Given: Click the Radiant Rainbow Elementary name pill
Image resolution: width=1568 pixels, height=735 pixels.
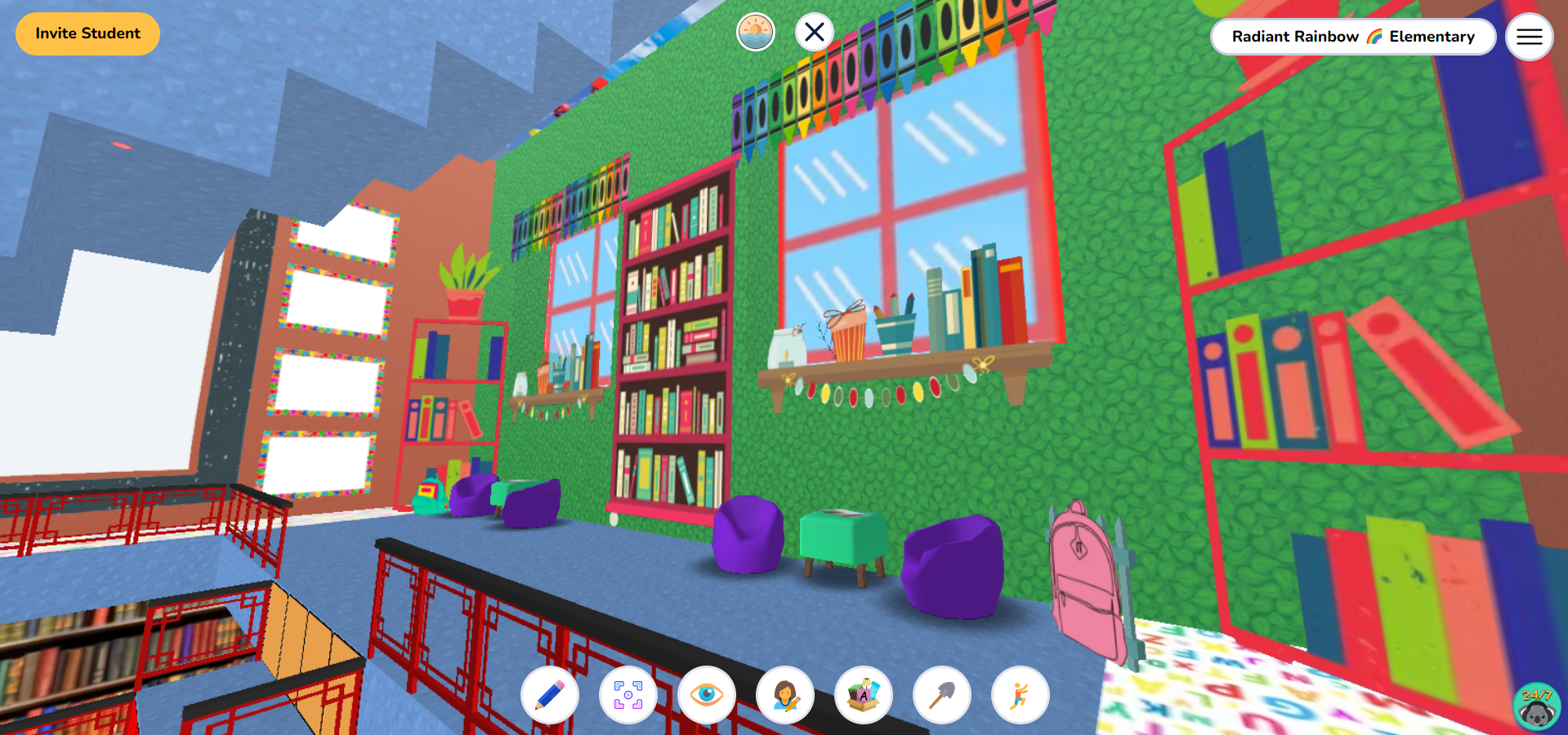Looking at the screenshot, I should tap(1352, 36).
